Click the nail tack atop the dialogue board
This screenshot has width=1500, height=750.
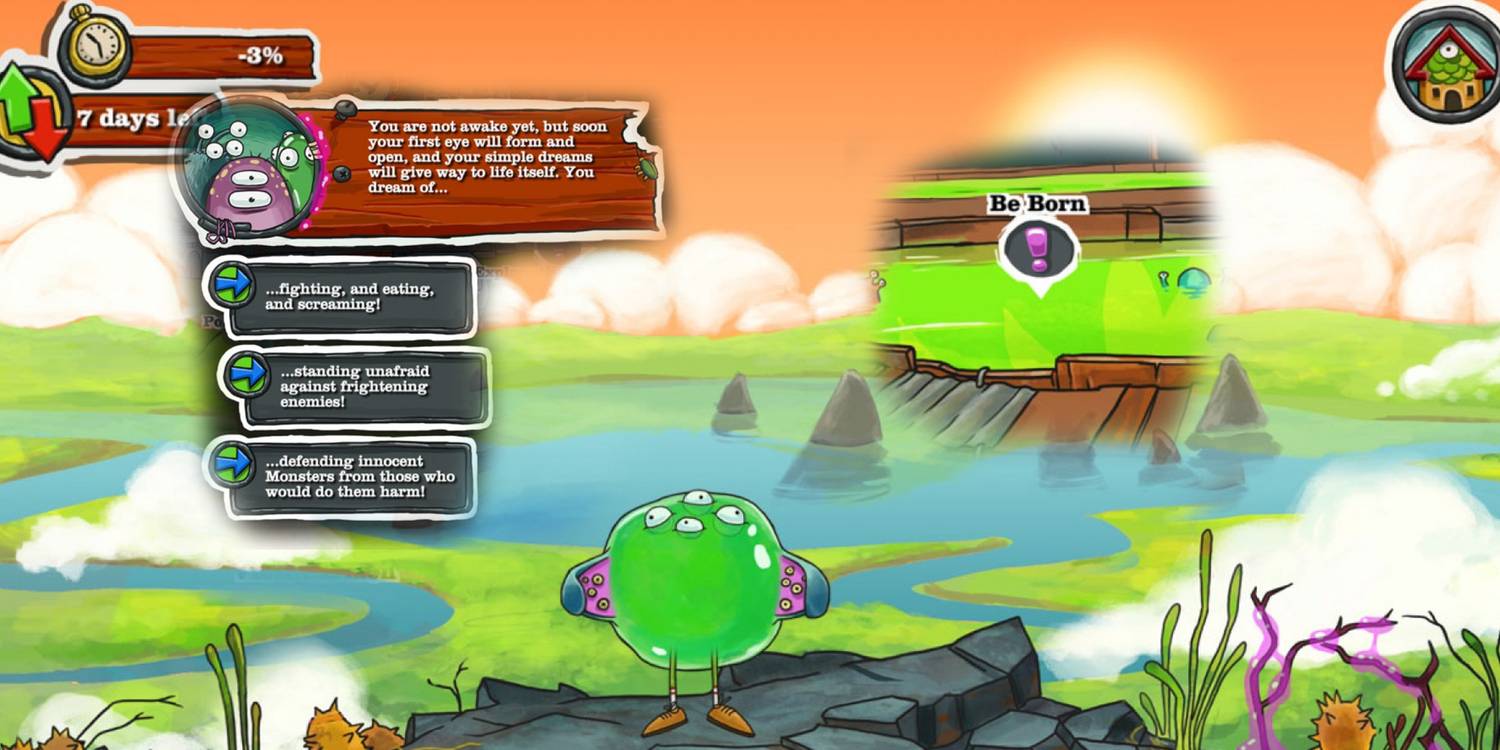coord(345,109)
